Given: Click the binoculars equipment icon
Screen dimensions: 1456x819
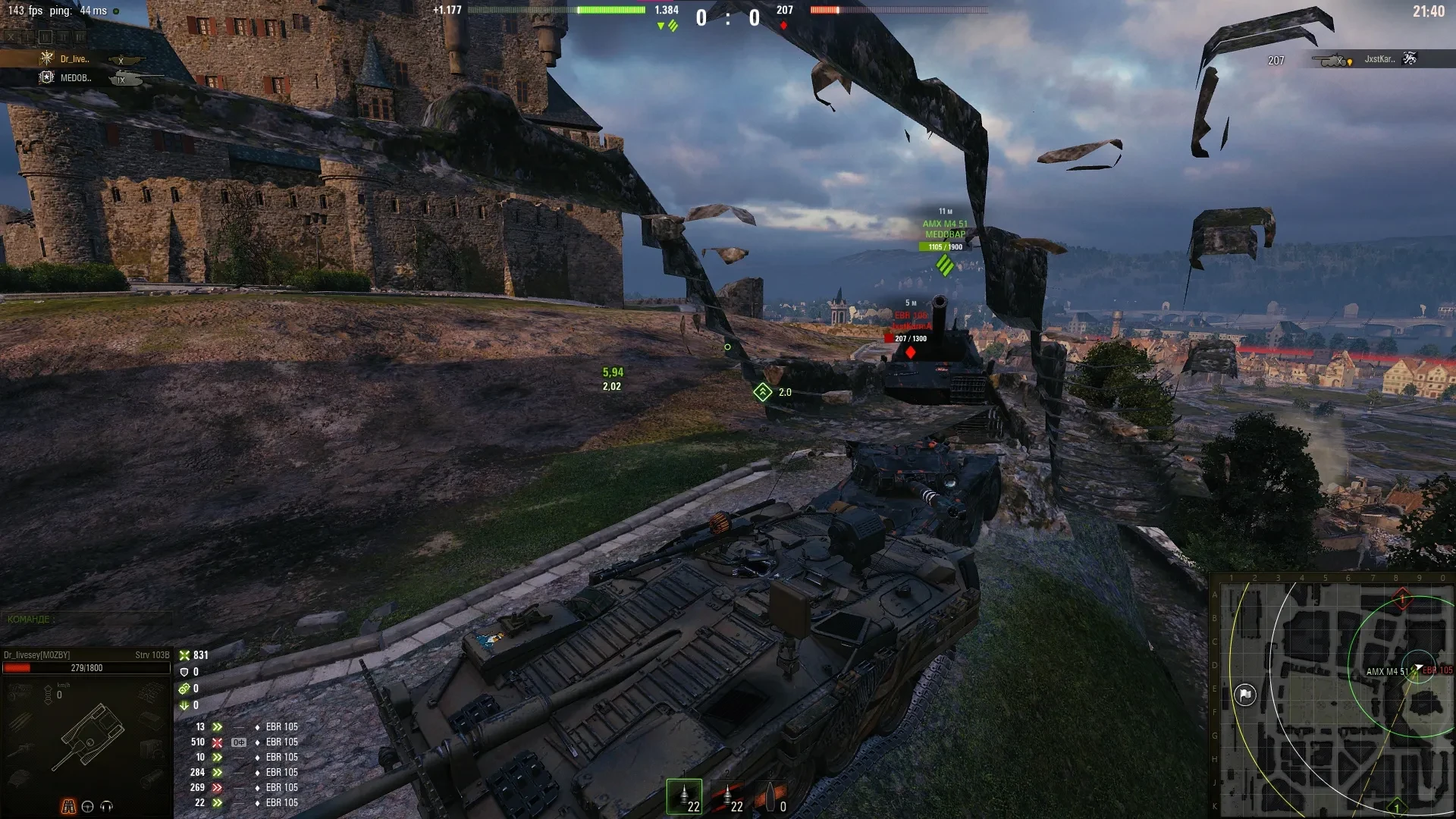Looking at the screenshot, I should (68, 806).
